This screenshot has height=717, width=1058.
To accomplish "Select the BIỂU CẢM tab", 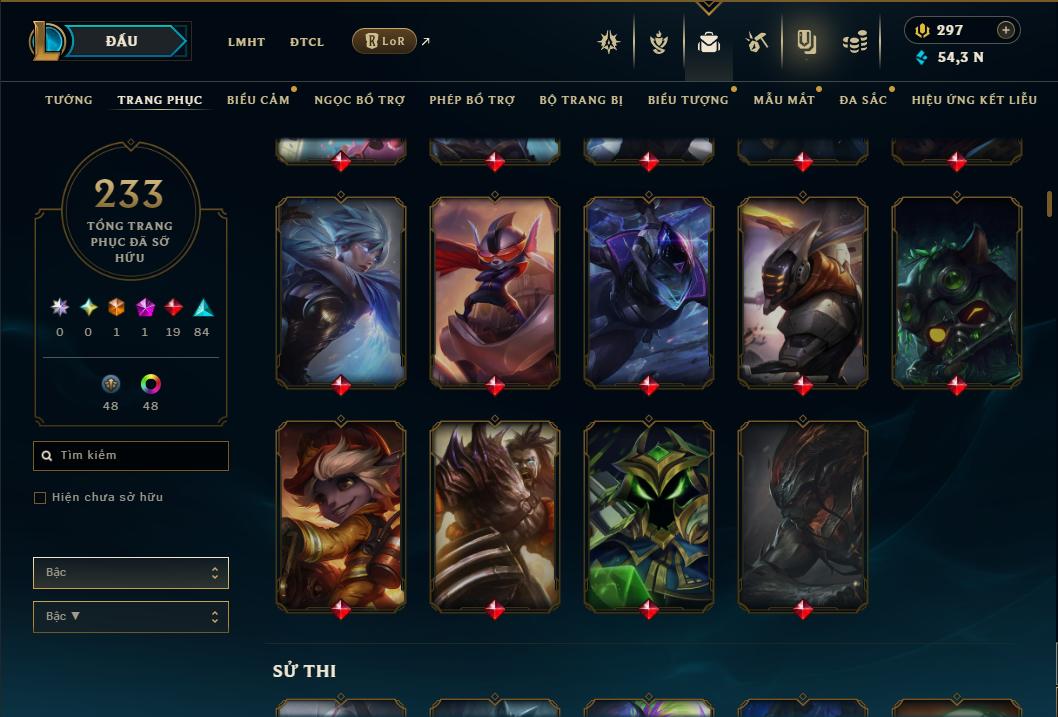I will (x=258, y=100).
